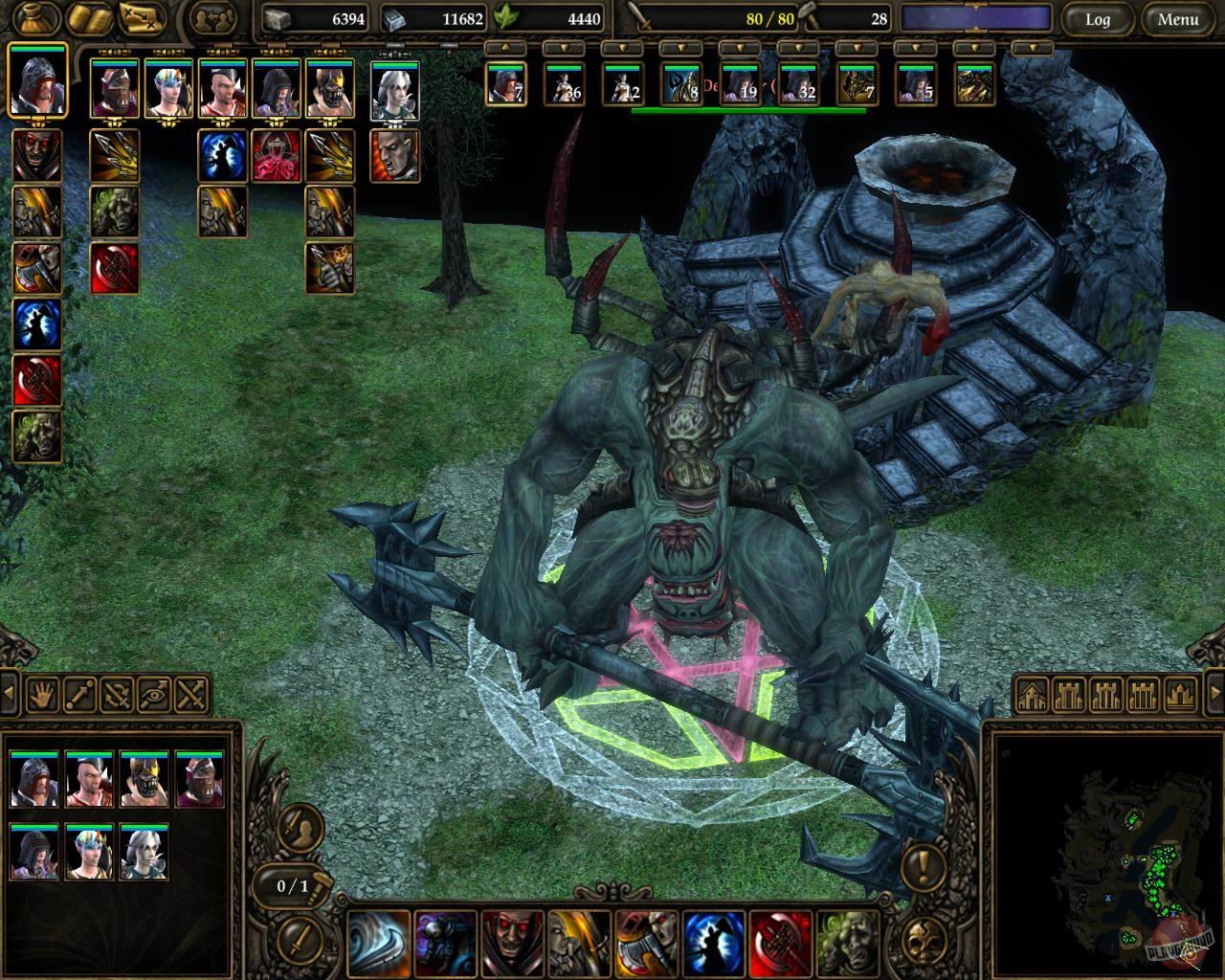1225x980 pixels.
Task: Open the Menu
Action: tap(1180, 19)
